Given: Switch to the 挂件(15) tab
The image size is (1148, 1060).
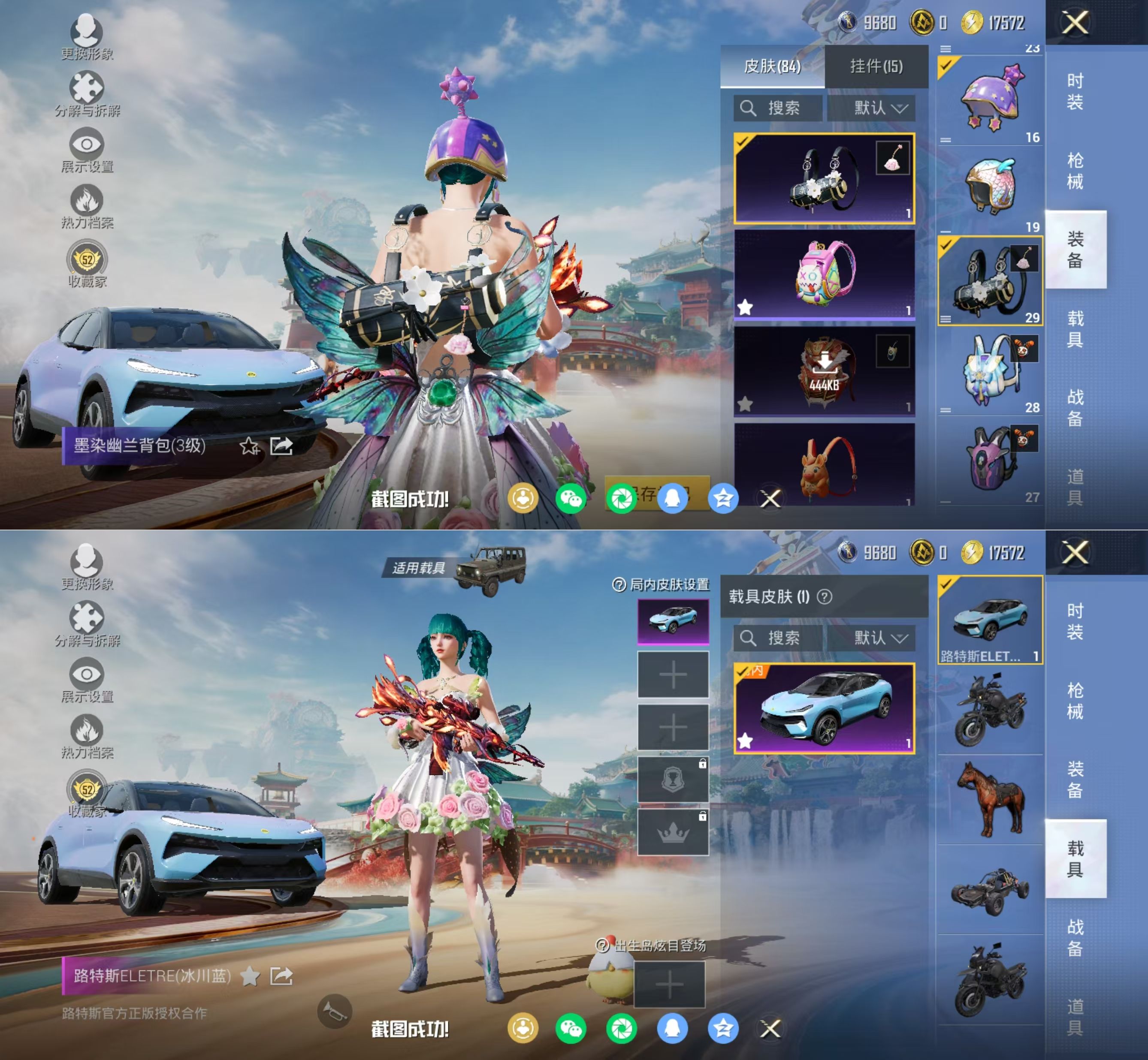Looking at the screenshot, I should (876, 66).
